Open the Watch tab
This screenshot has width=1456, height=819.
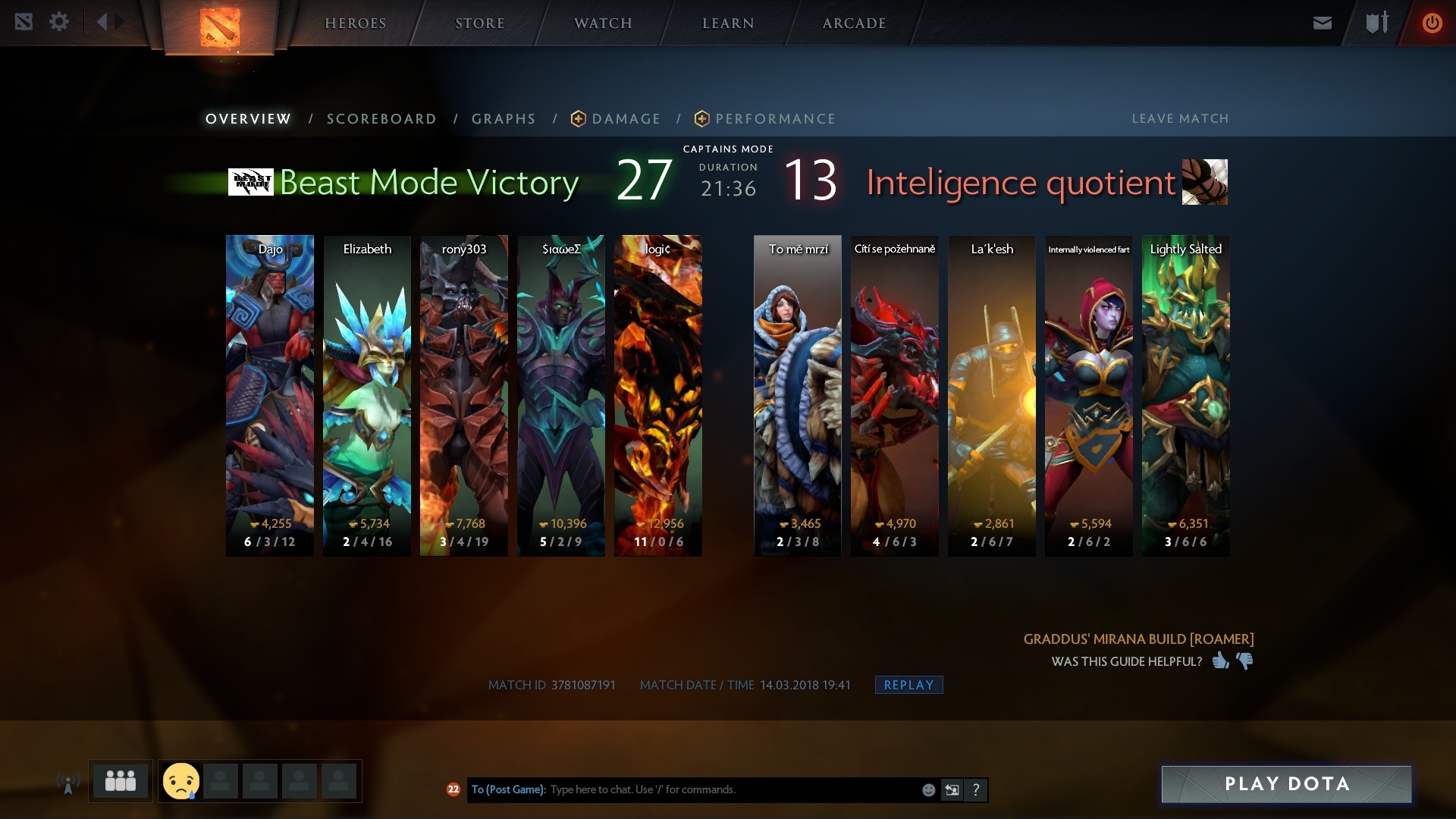point(603,24)
